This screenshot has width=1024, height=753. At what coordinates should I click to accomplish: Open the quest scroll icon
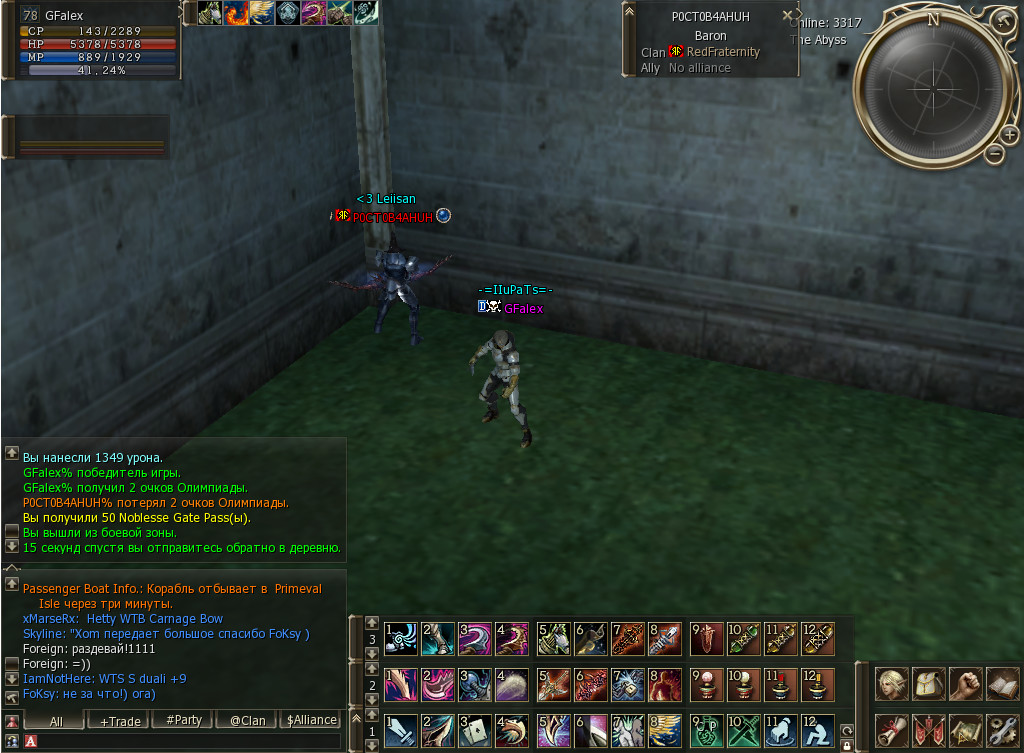pos(892,730)
